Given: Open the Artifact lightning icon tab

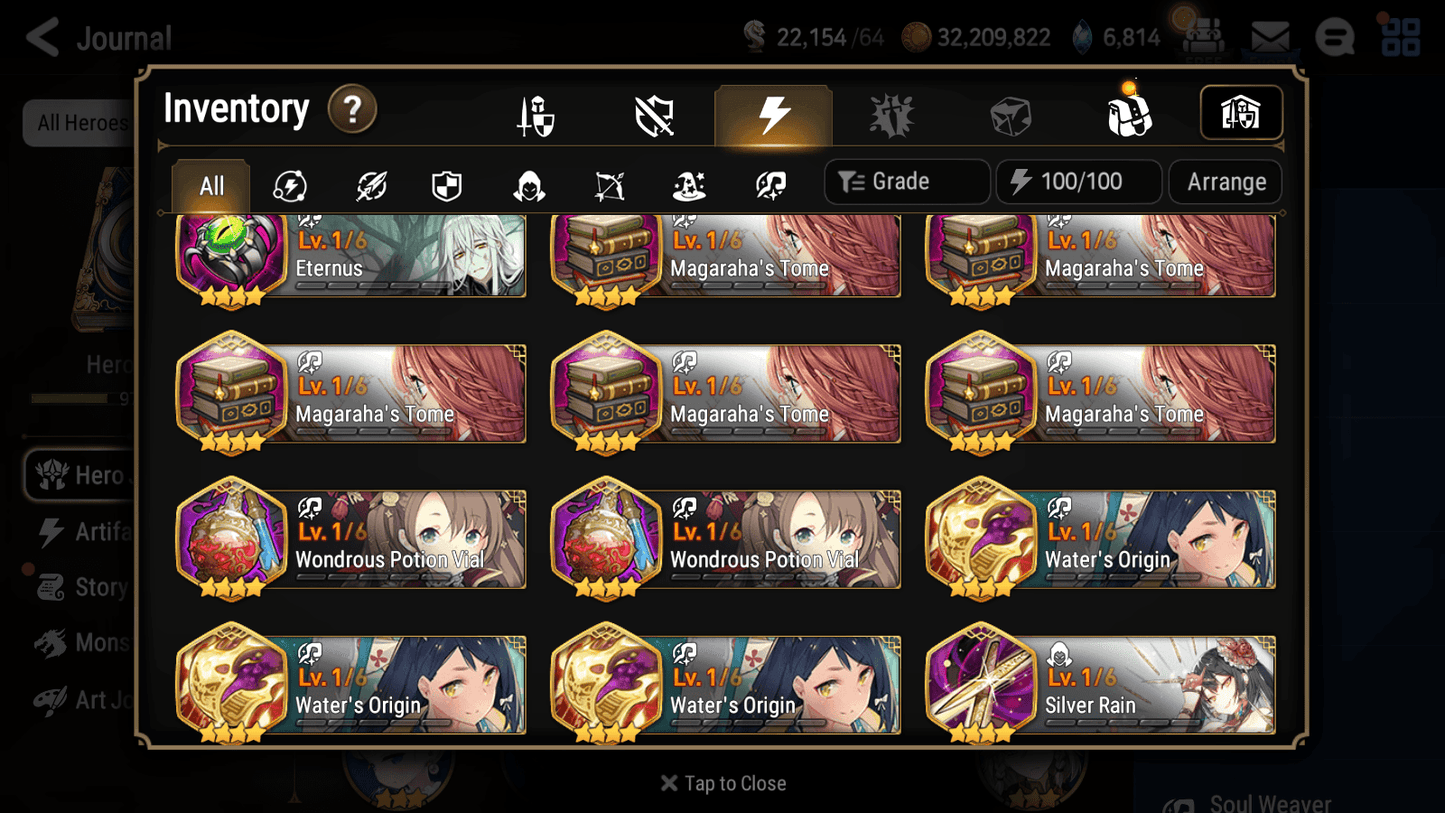Looking at the screenshot, I should pyautogui.click(x=773, y=113).
